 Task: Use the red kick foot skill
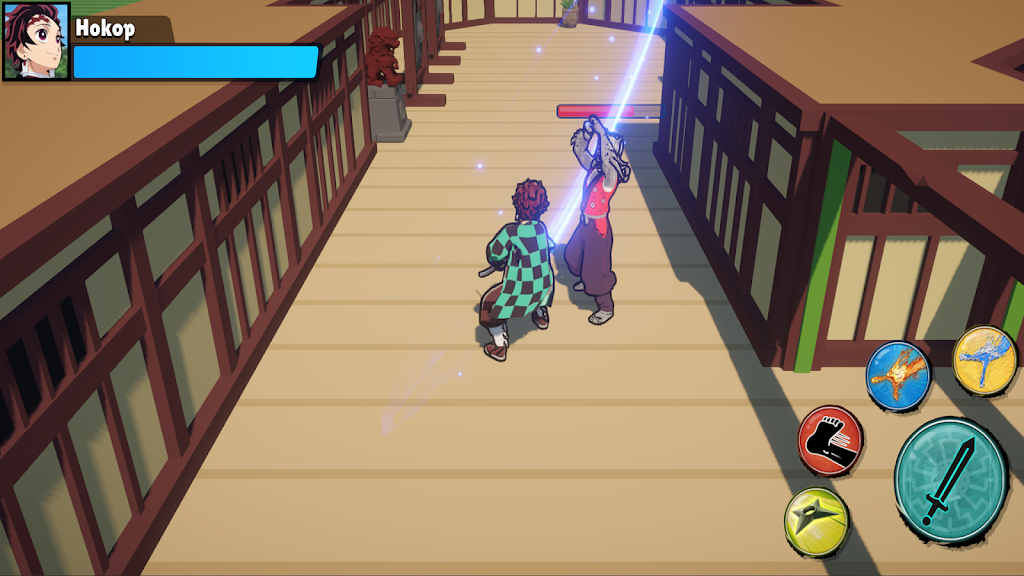pos(830,440)
